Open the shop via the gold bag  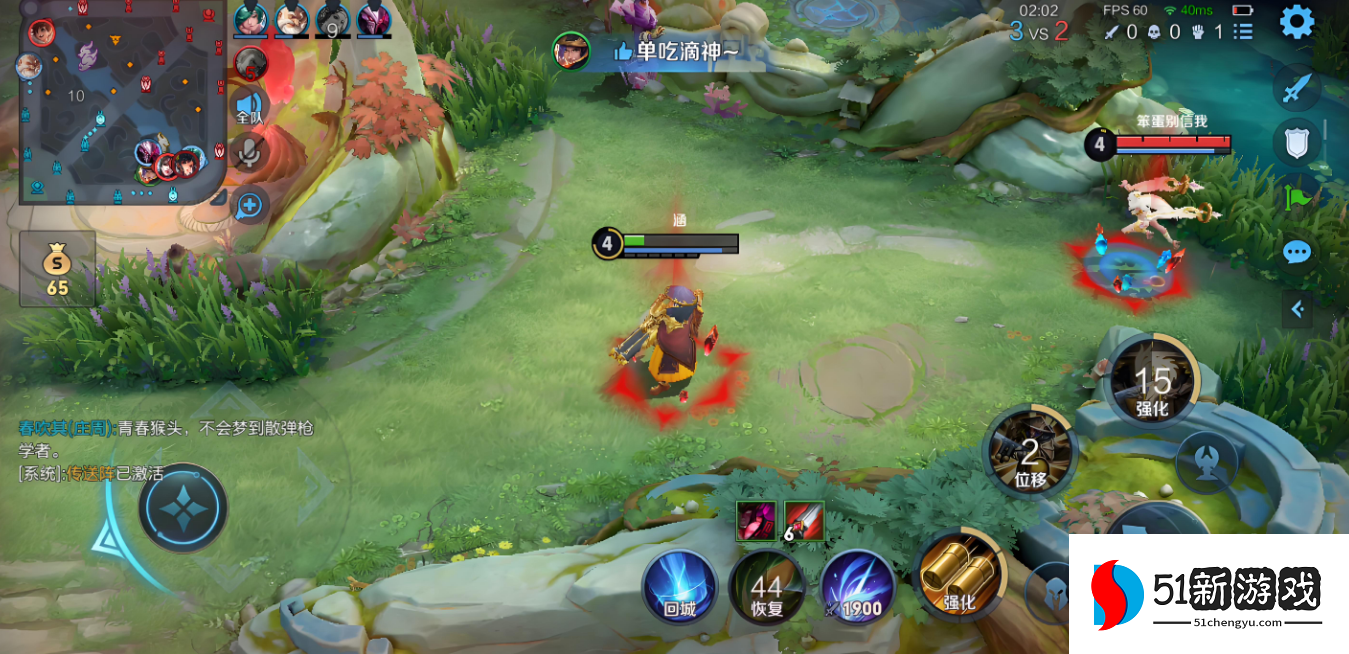(57, 269)
